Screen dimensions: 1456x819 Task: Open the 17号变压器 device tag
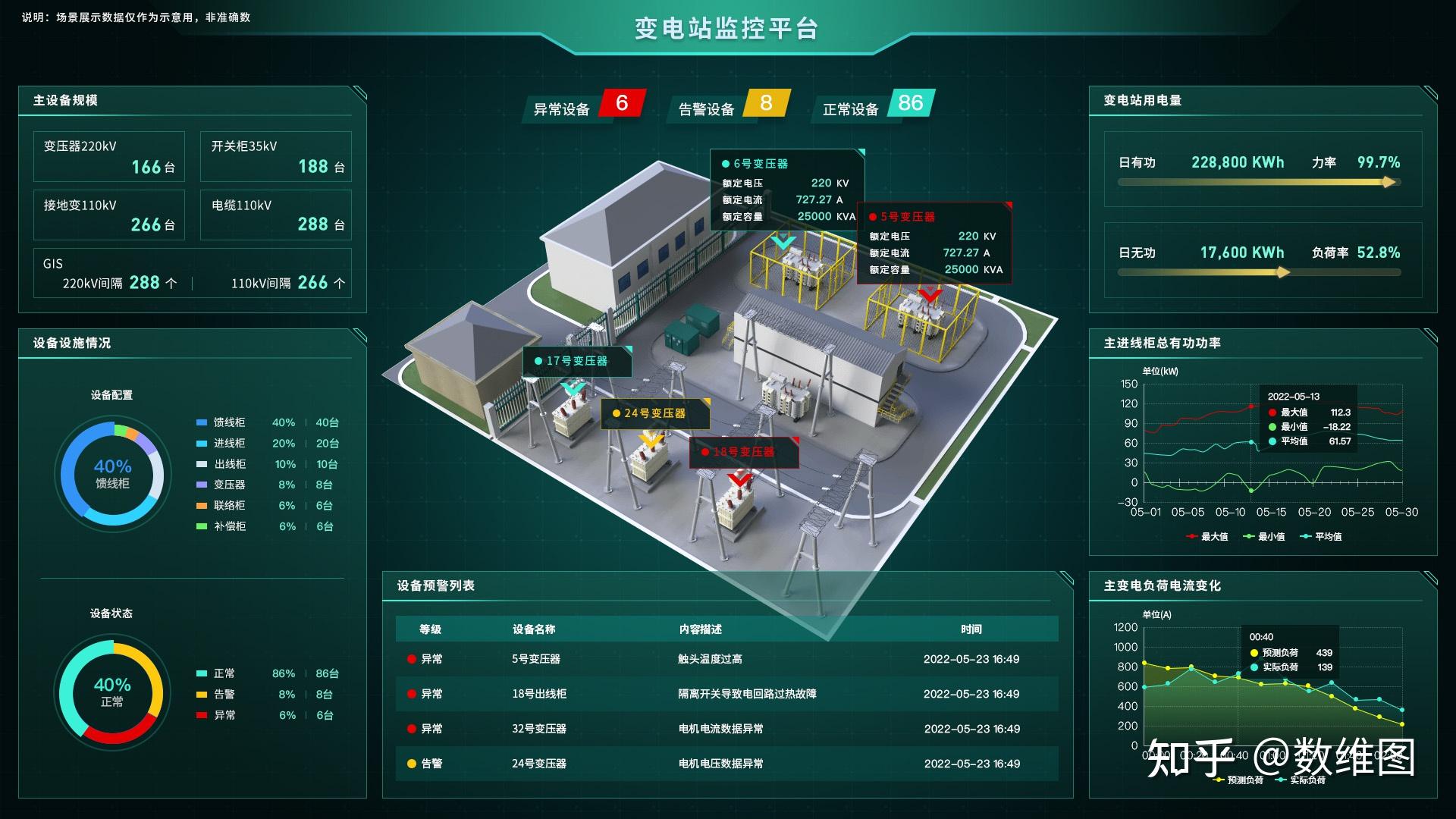(579, 362)
